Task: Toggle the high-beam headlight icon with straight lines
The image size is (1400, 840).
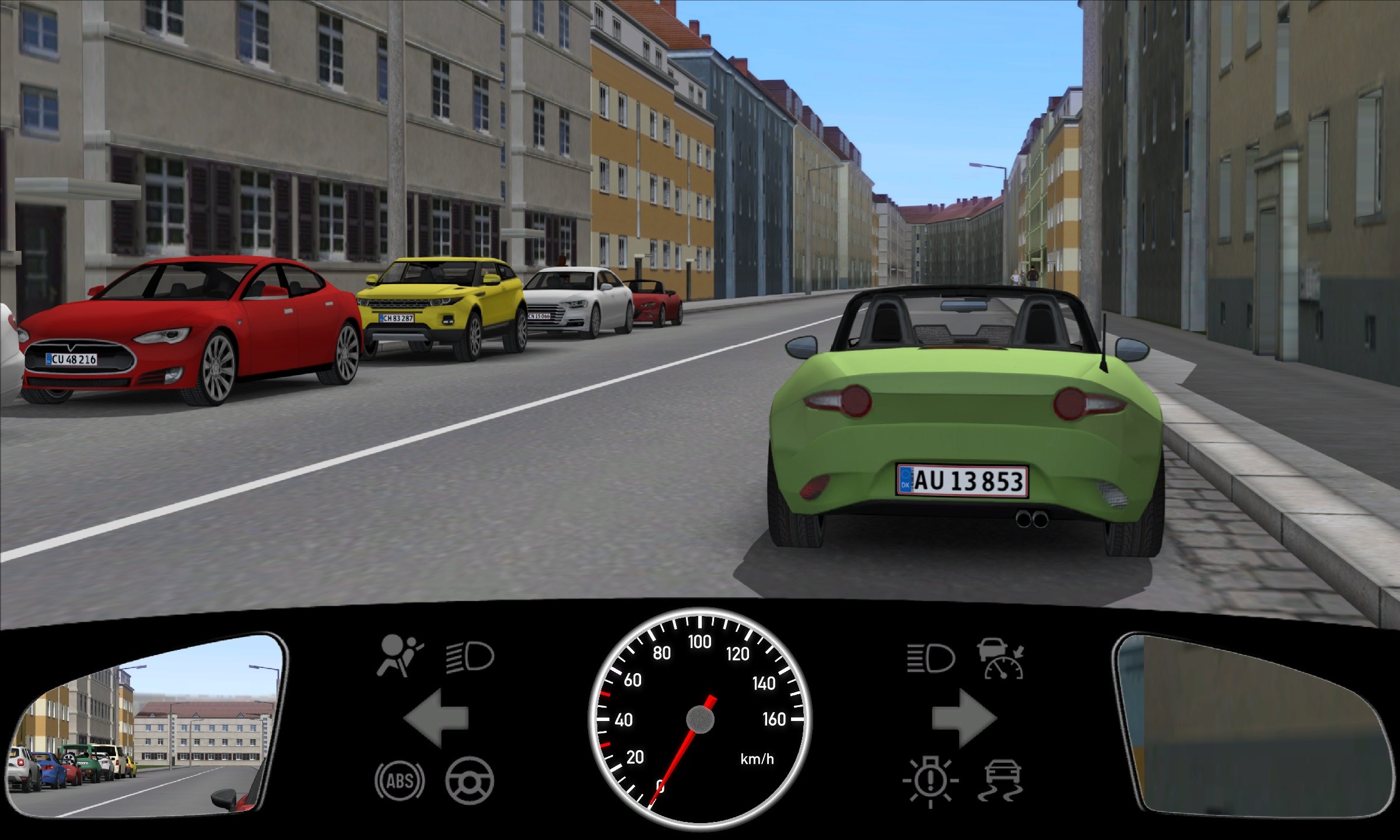Action: coord(930,659)
